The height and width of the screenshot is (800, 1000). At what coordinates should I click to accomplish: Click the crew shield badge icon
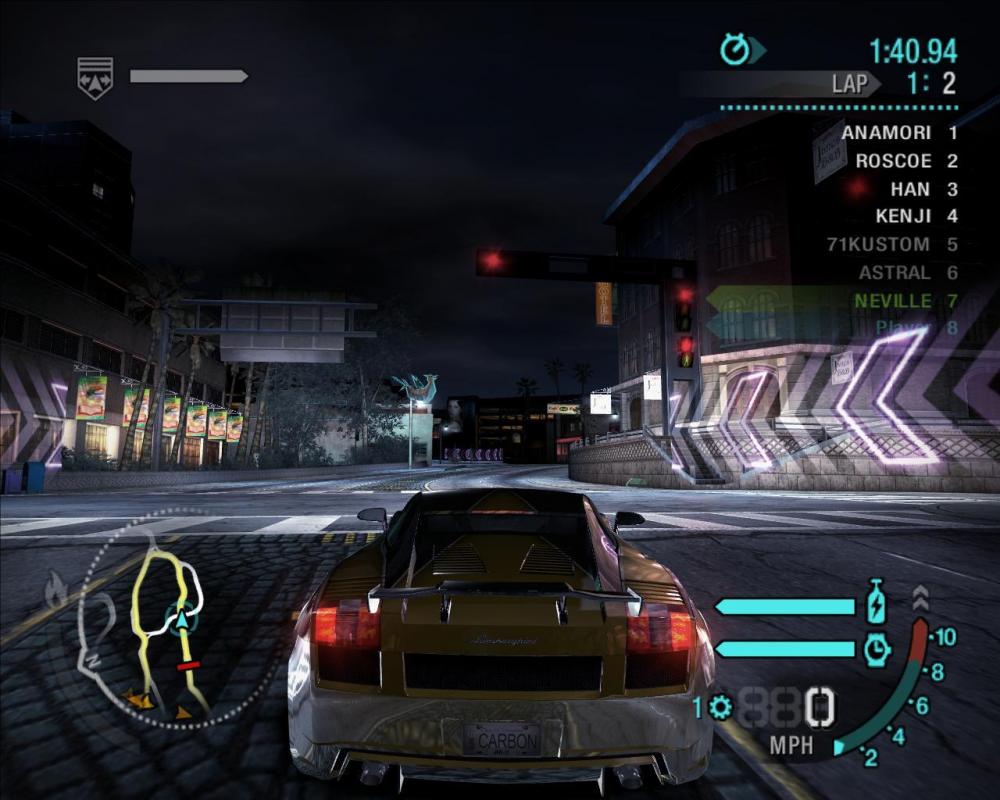[x=95, y=76]
